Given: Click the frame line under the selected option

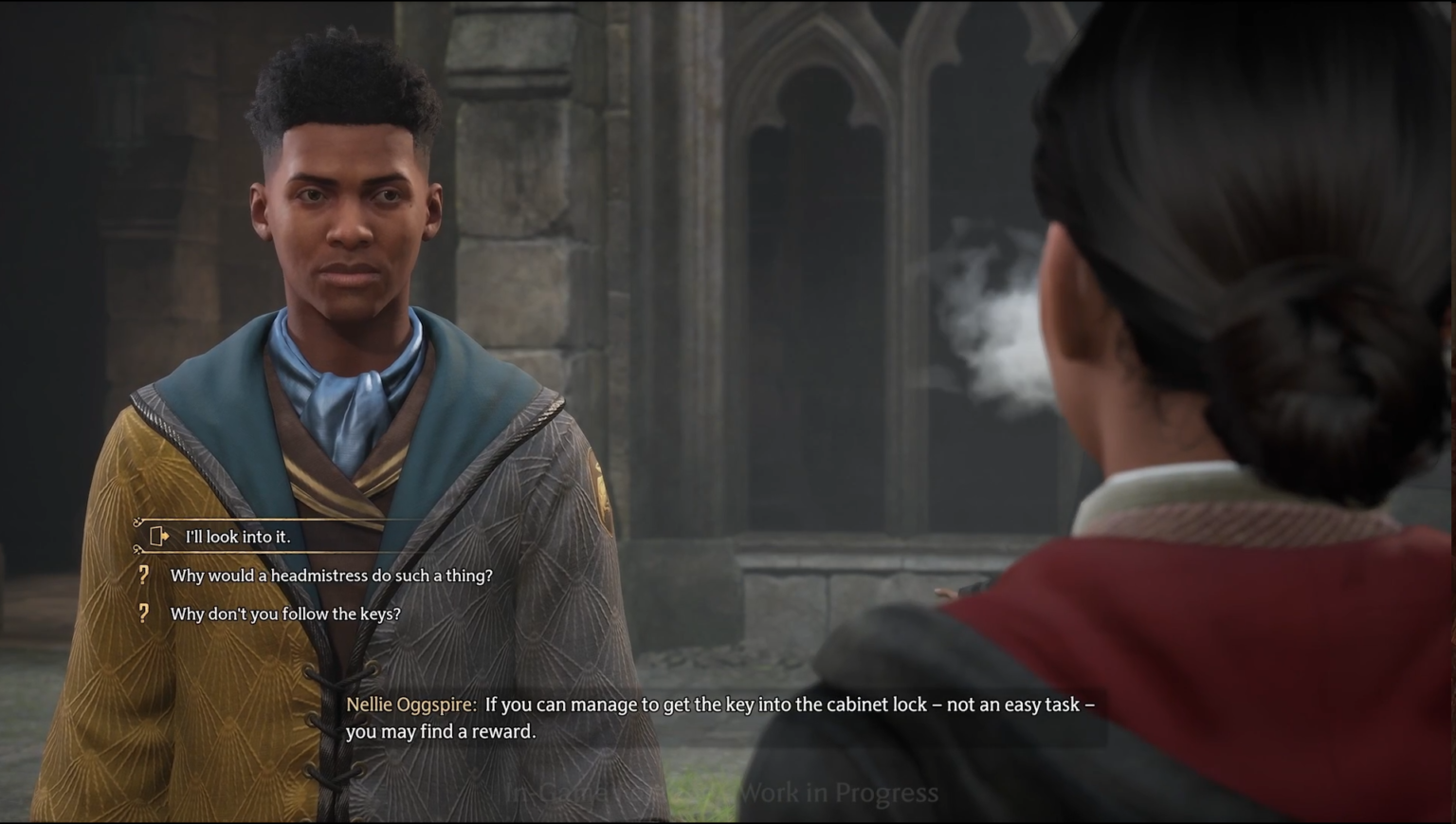Looking at the screenshot, I should click(284, 552).
